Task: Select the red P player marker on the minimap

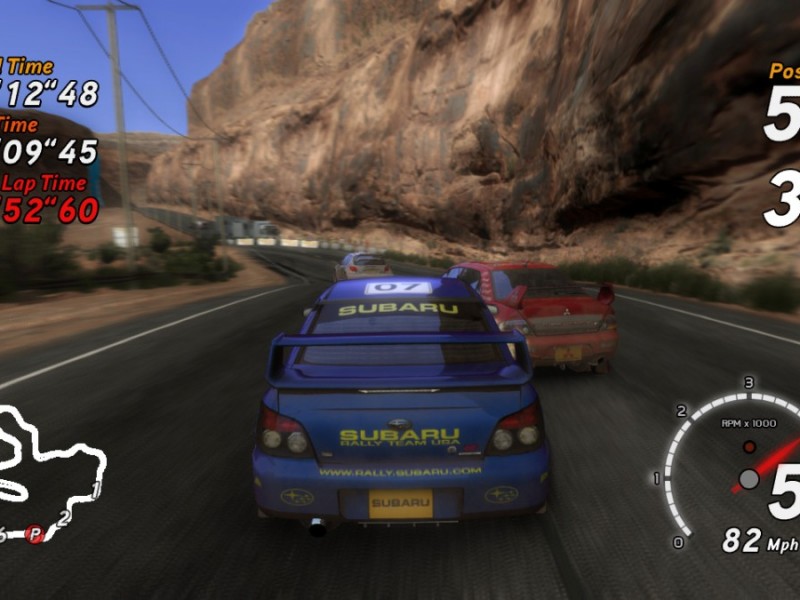Action: pyautogui.click(x=35, y=534)
